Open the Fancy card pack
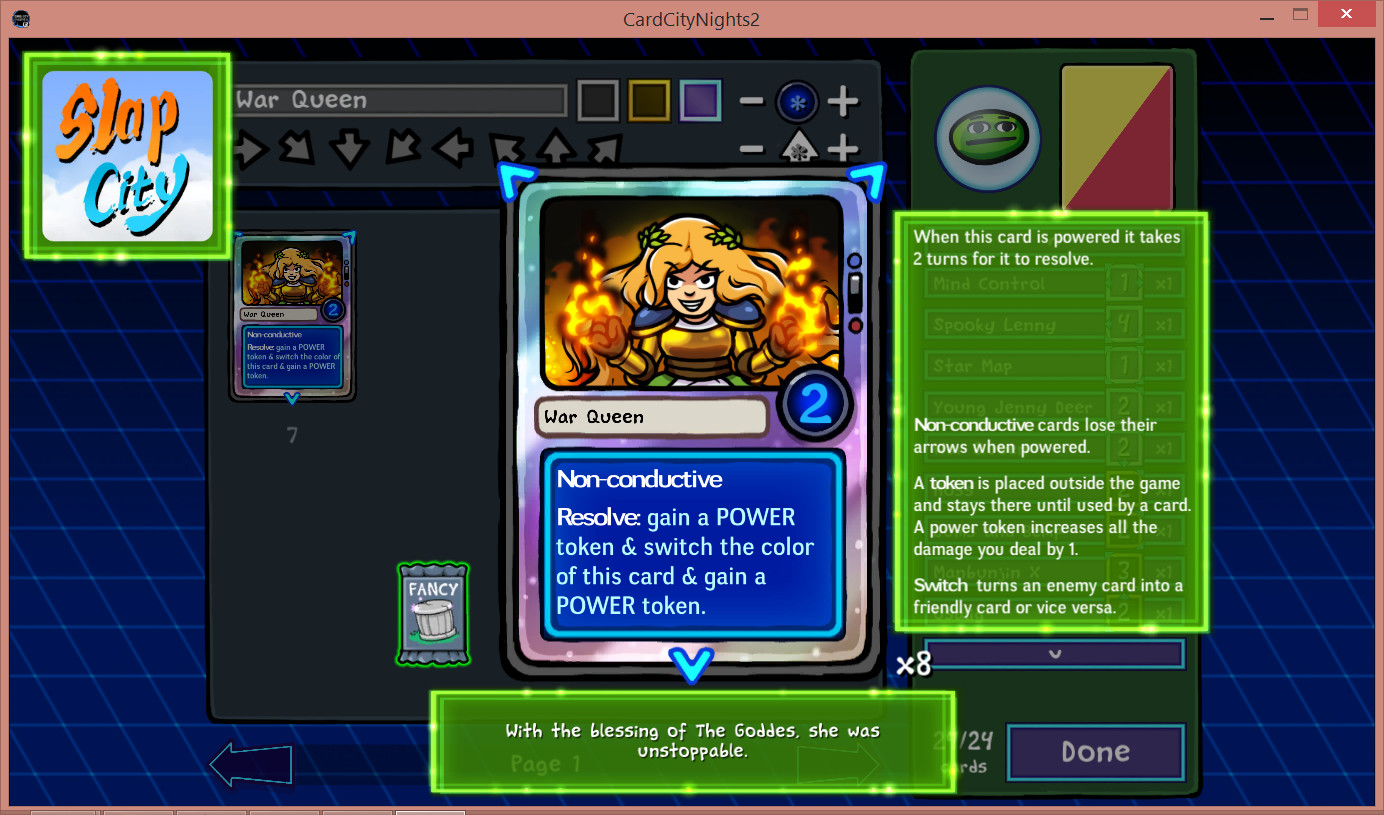Viewport: 1384px width, 815px height. pyautogui.click(x=433, y=614)
